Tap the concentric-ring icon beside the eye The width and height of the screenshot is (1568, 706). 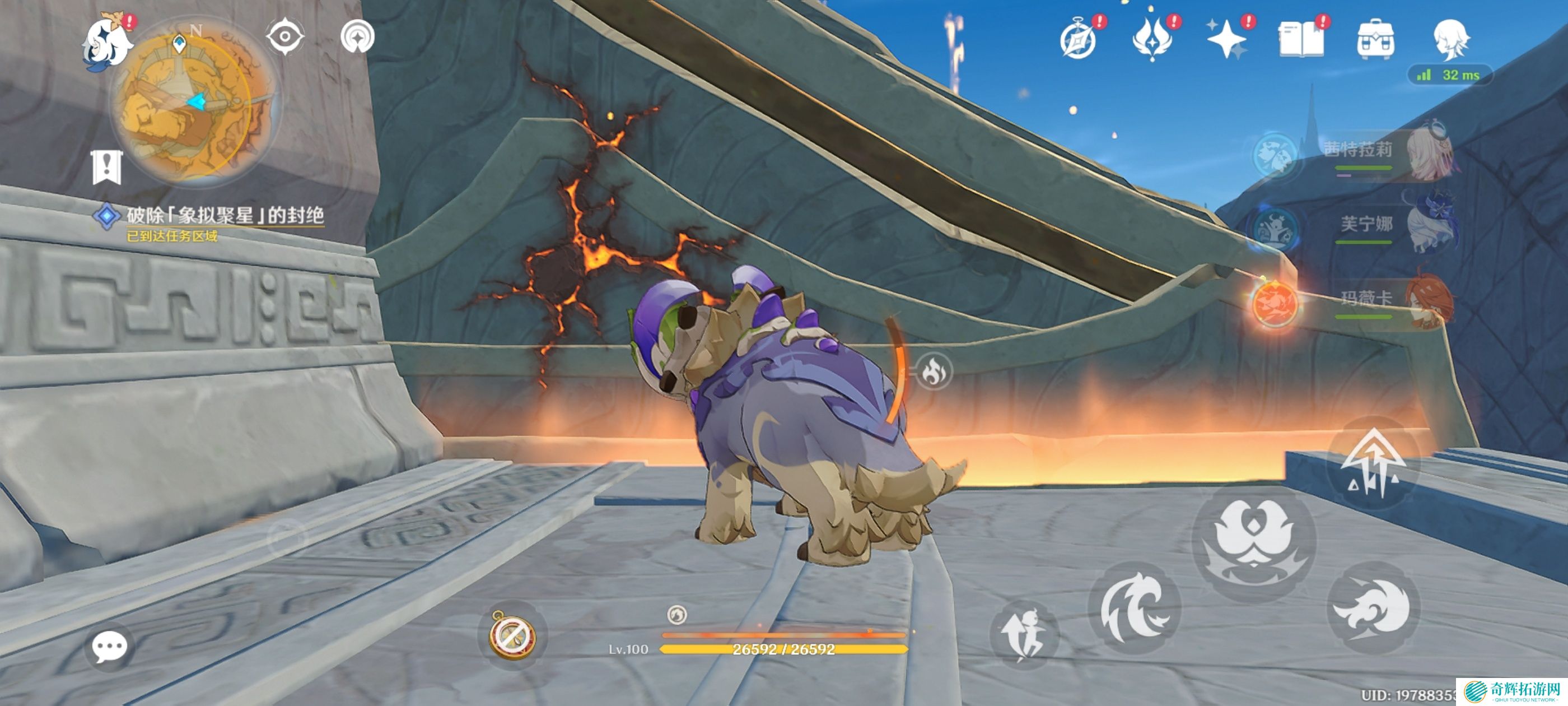(357, 36)
